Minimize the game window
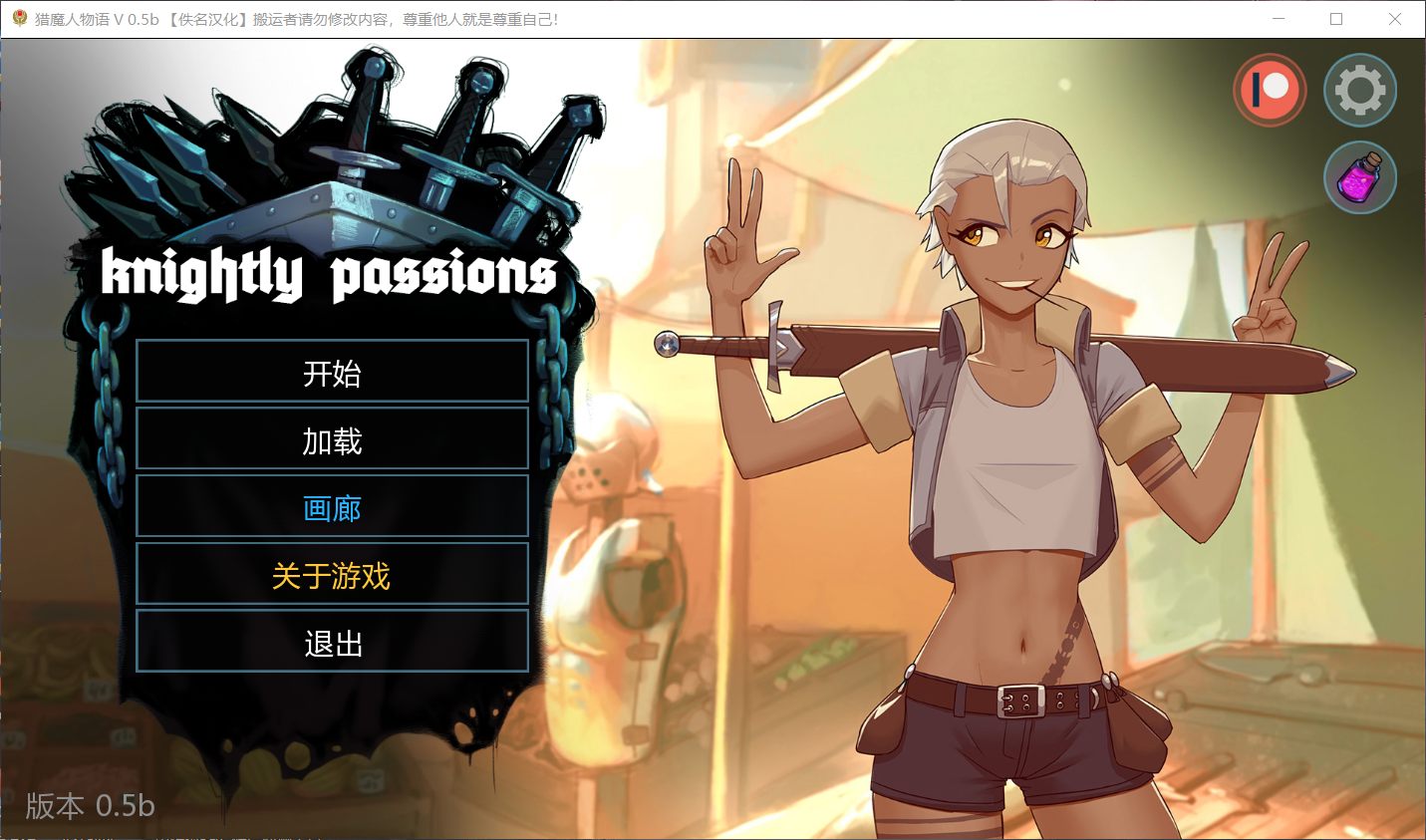Image resolution: width=1426 pixels, height=840 pixels. click(x=1279, y=18)
